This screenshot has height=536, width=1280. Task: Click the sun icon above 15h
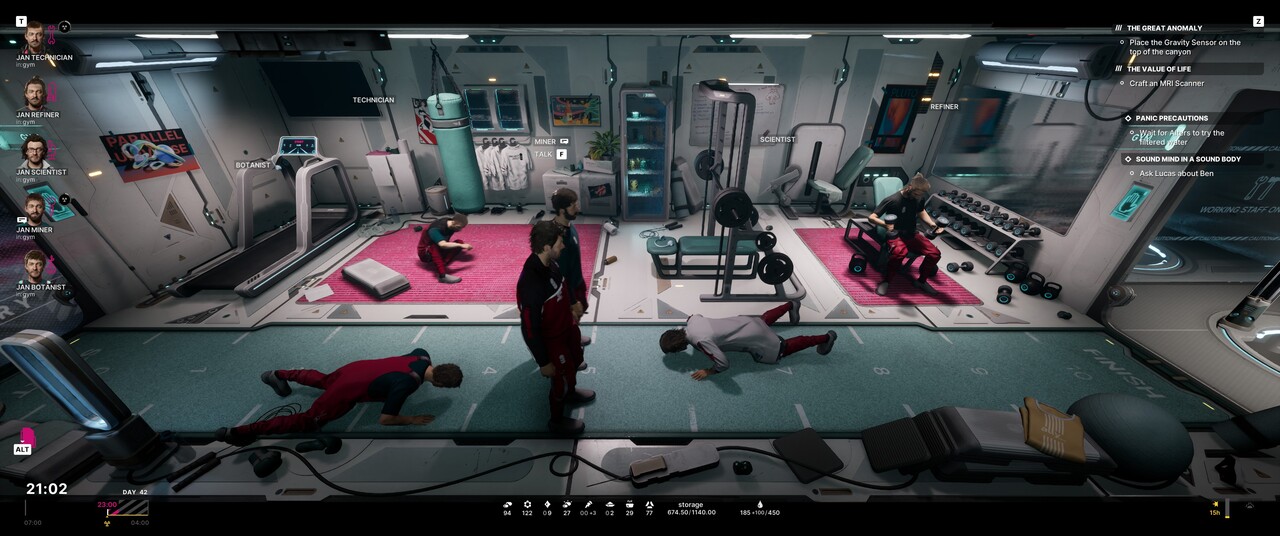(1215, 504)
